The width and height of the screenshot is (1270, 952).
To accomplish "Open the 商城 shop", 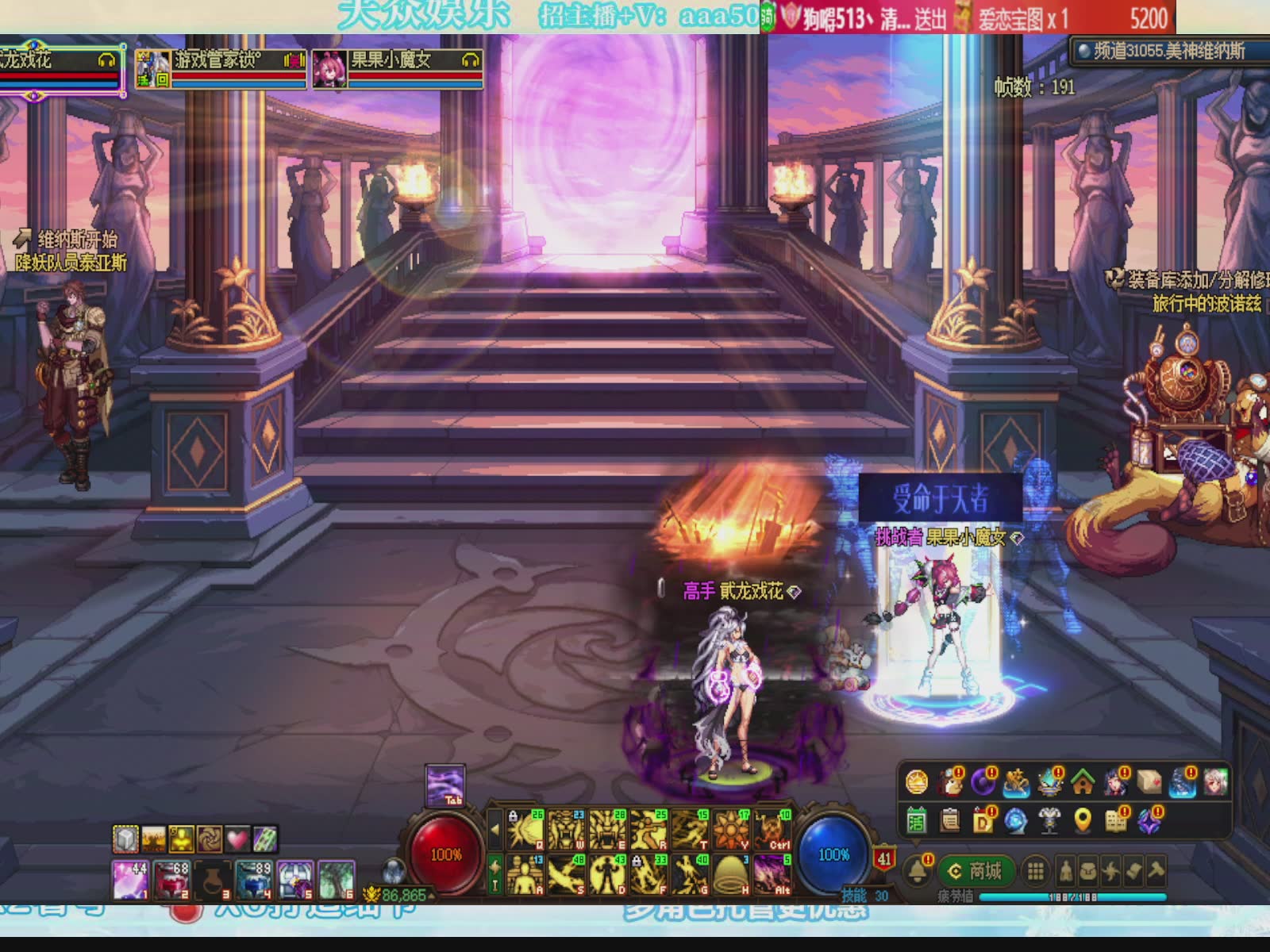I will [976, 871].
